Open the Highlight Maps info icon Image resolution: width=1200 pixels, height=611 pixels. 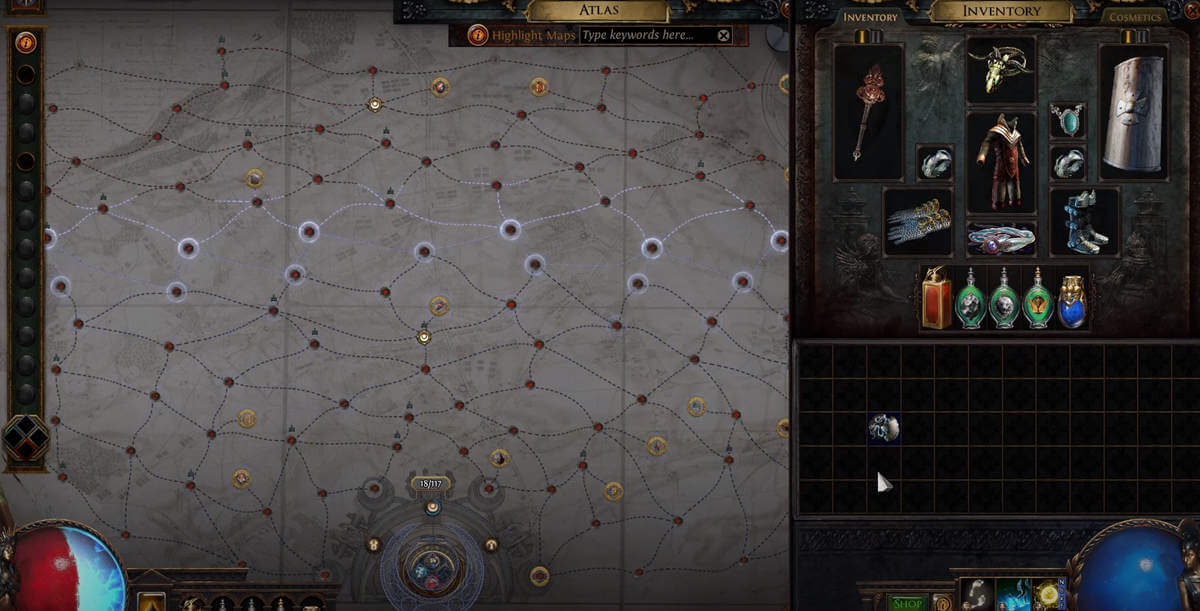(x=478, y=35)
